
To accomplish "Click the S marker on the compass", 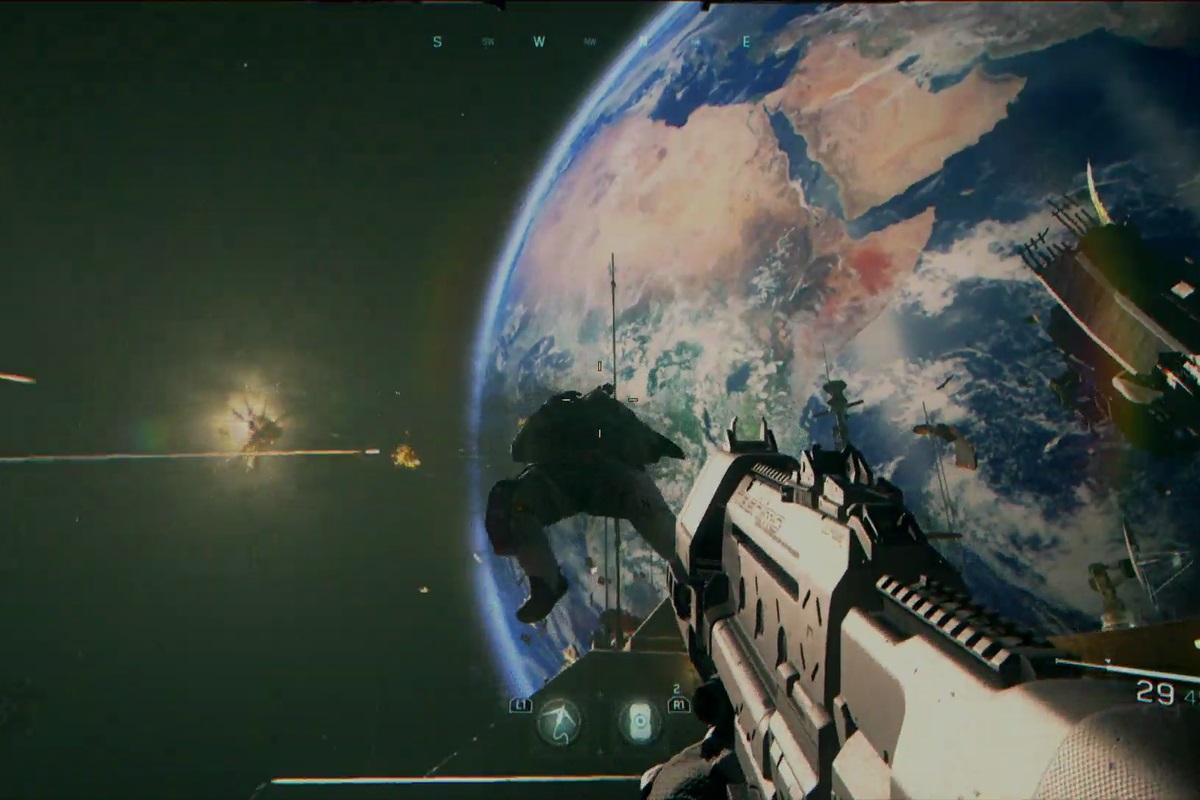I will pos(437,42).
